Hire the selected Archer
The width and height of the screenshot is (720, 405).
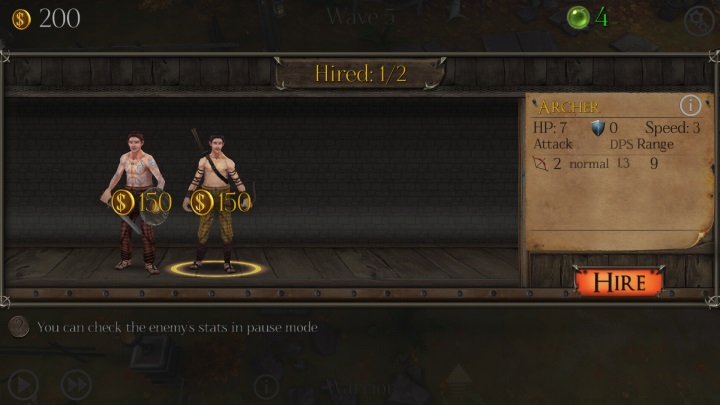click(619, 281)
